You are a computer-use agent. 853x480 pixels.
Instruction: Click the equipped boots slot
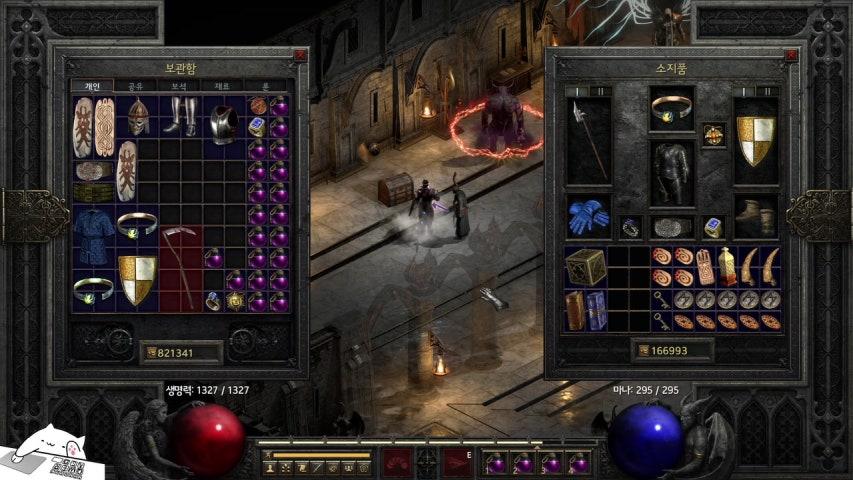click(755, 216)
